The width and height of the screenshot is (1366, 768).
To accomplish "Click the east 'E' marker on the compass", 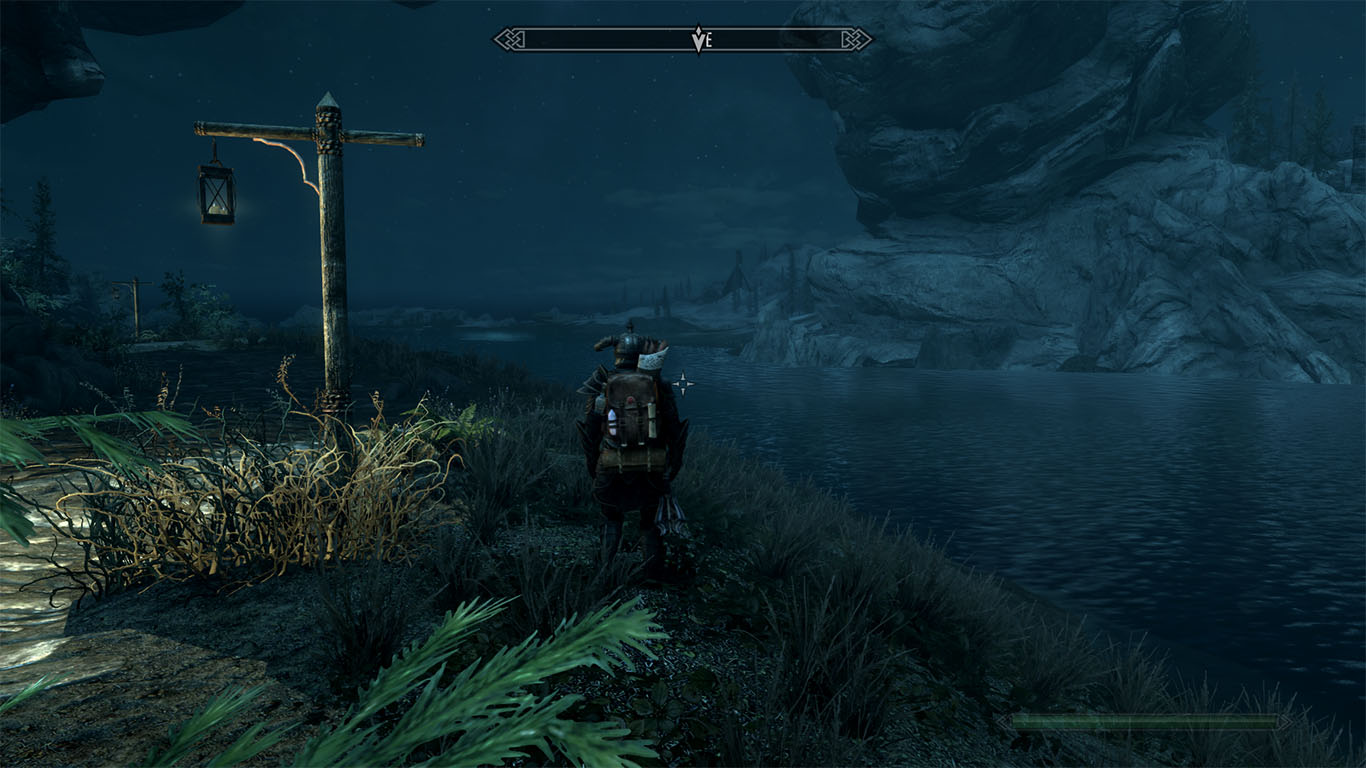I will (x=710, y=38).
